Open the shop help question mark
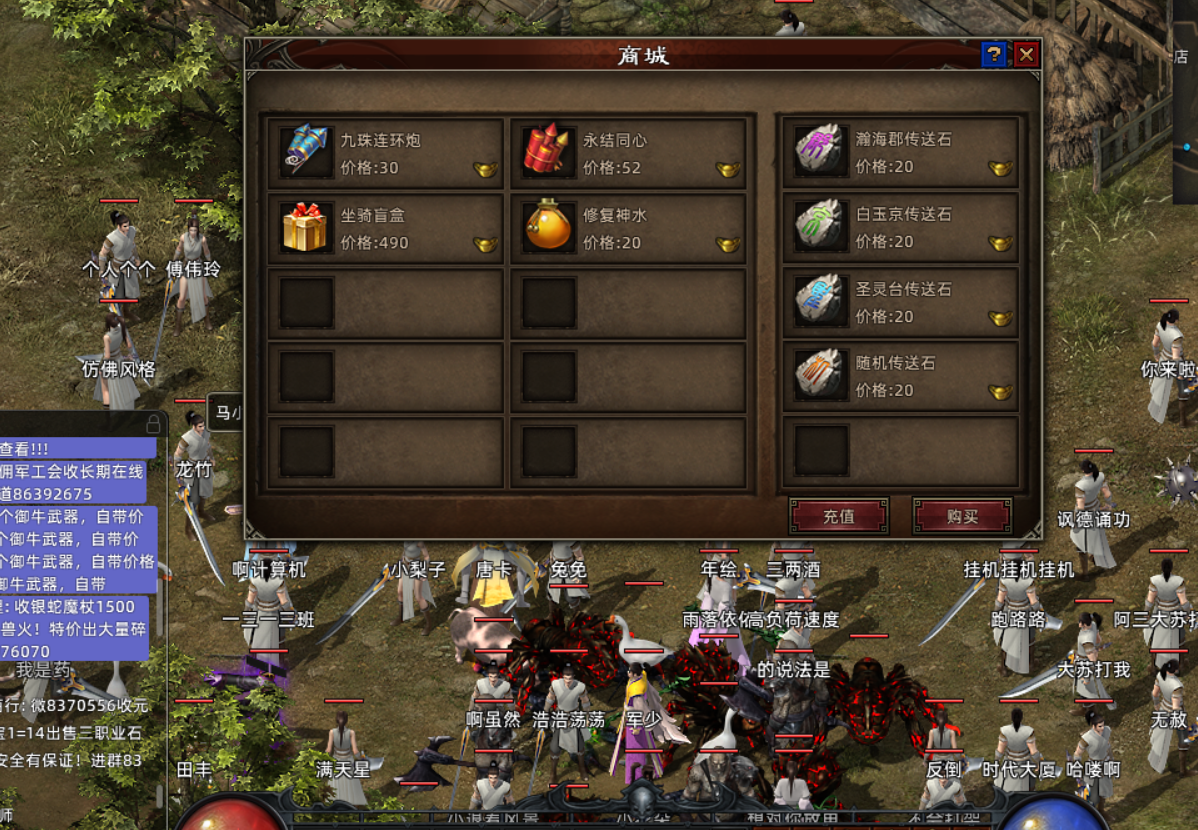The image size is (1198, 830). tap(993, 54)
